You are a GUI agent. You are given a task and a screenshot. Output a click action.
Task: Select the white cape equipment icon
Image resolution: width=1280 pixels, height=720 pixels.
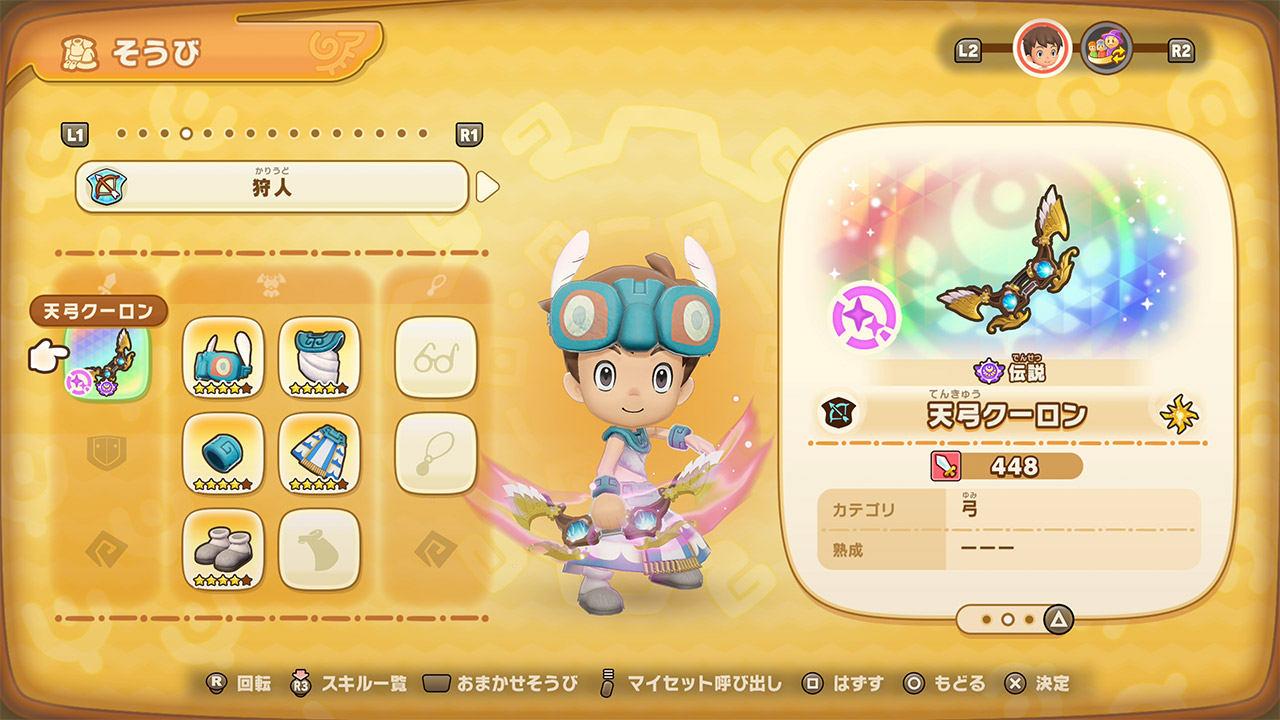pyautogui.click(x=320, y=357)
